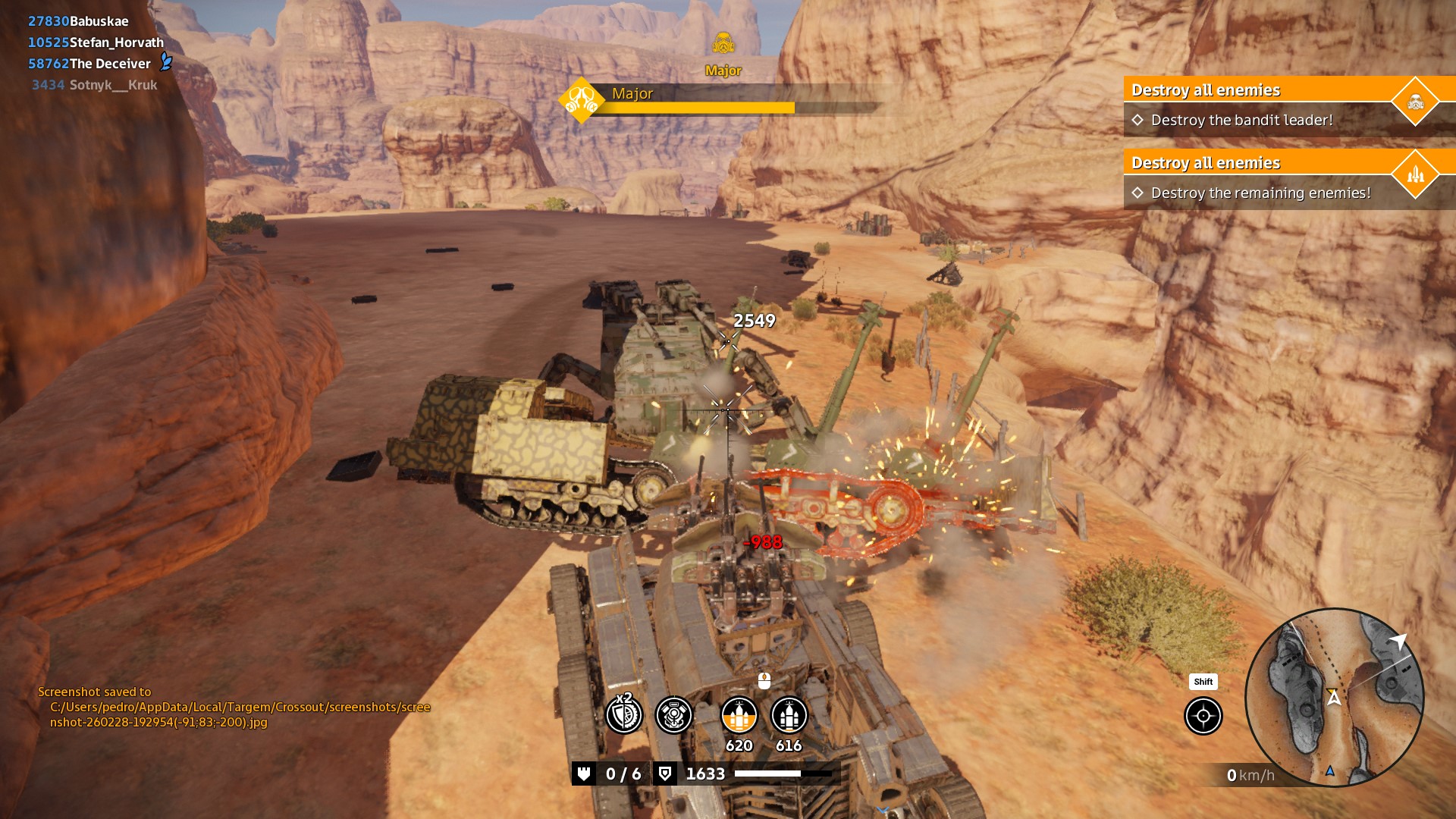Click The Deceiver in the team list
Viewport: 1456px width, 819px height.
click(90, 64)
